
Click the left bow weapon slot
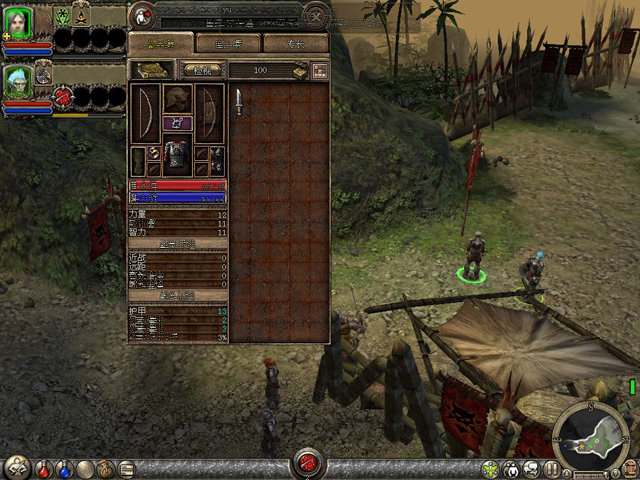tap(146, 111)
